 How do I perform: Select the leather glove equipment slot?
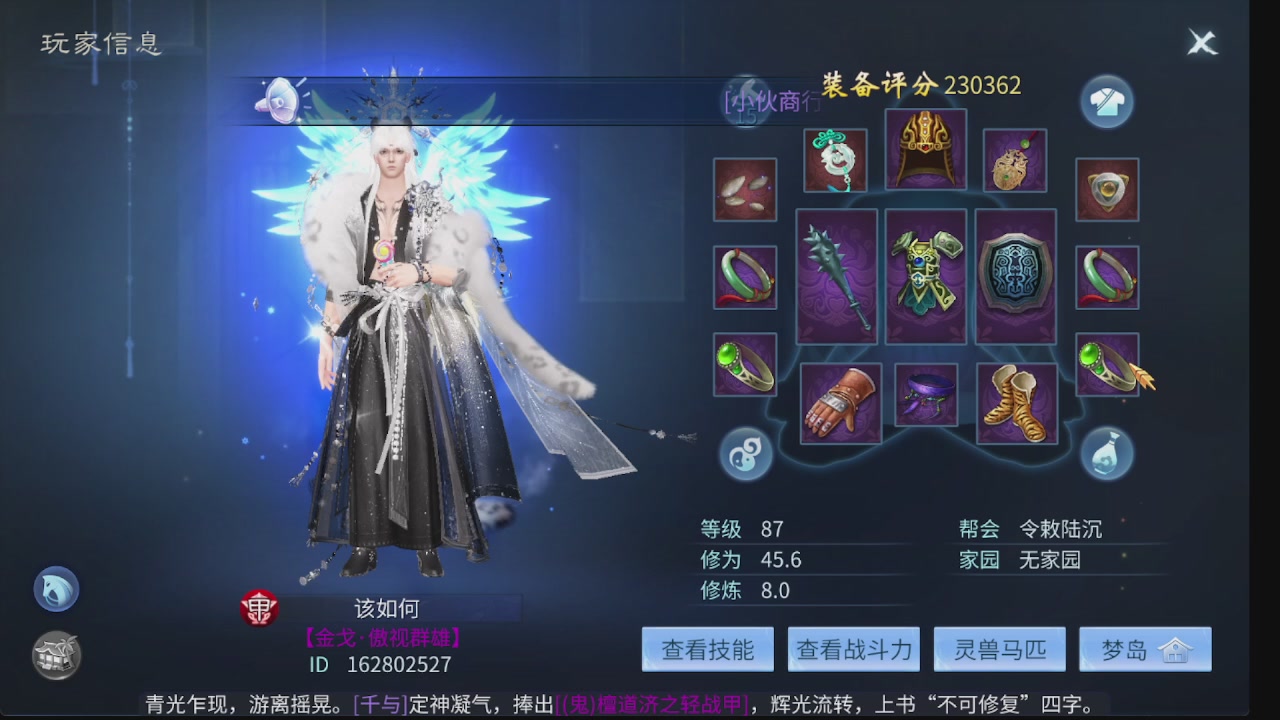[838, 400]
